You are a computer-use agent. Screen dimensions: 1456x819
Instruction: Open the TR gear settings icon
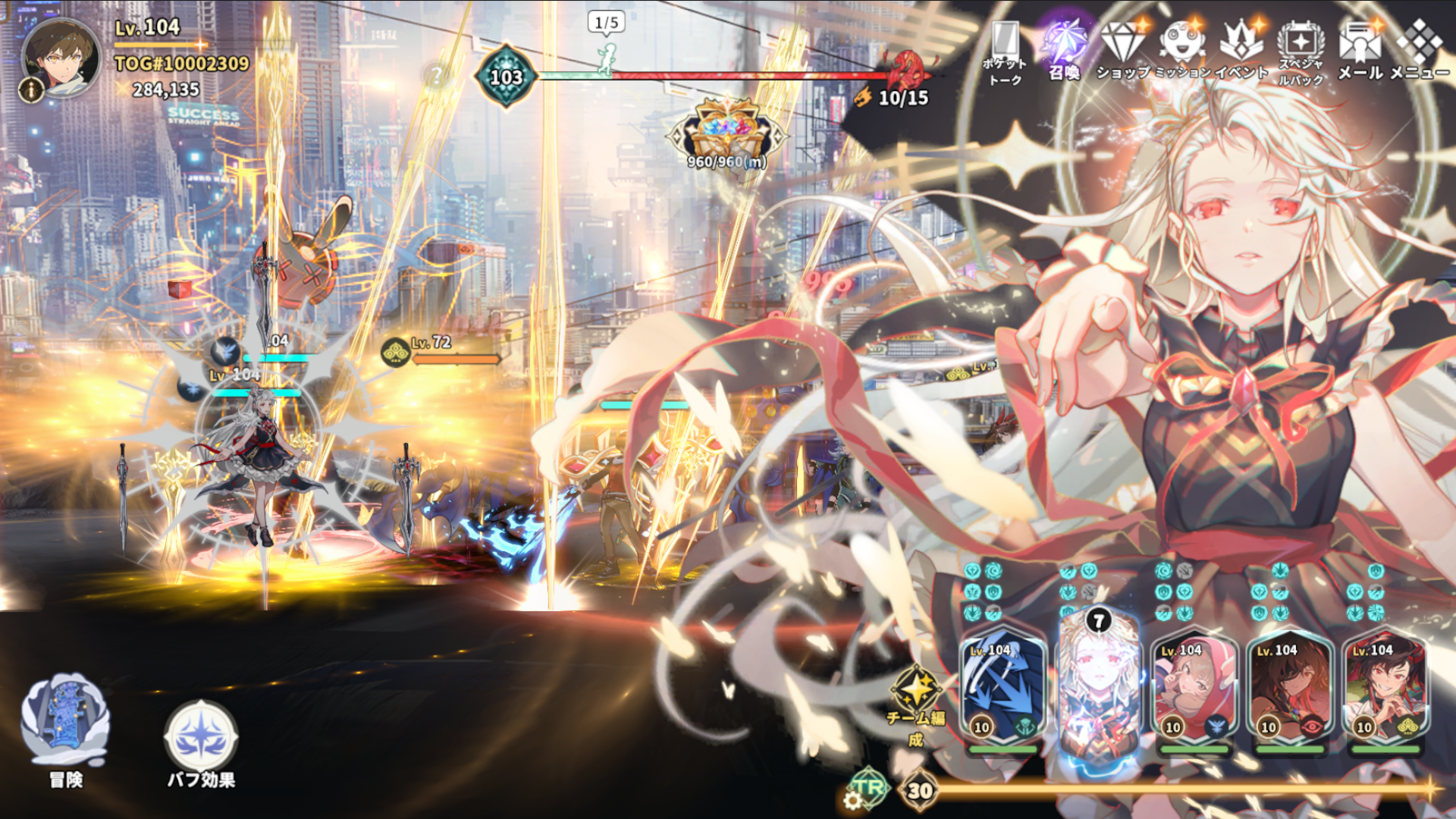pyautogui.click(x=864, y=790)
